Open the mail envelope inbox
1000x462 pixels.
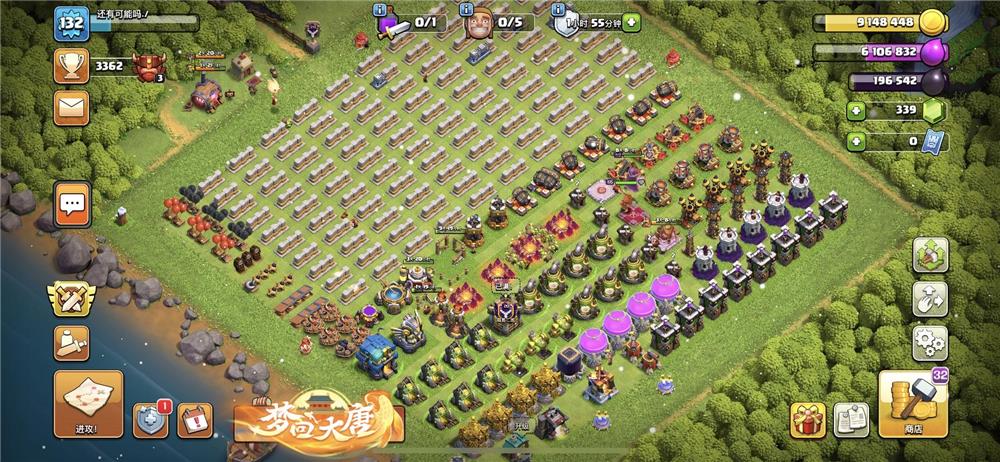point(73,106)
